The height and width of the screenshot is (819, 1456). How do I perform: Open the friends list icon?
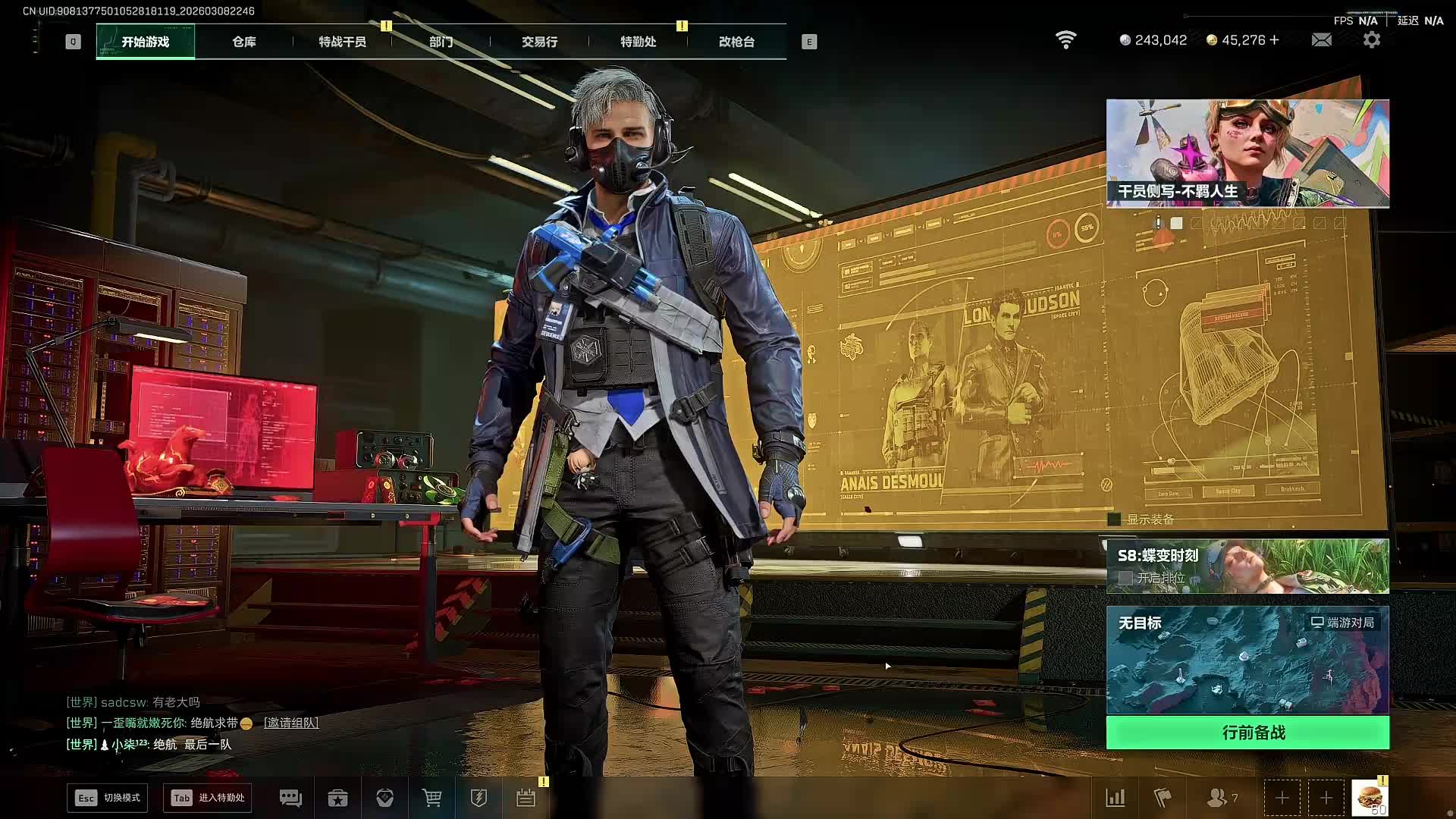[1218, 798]
